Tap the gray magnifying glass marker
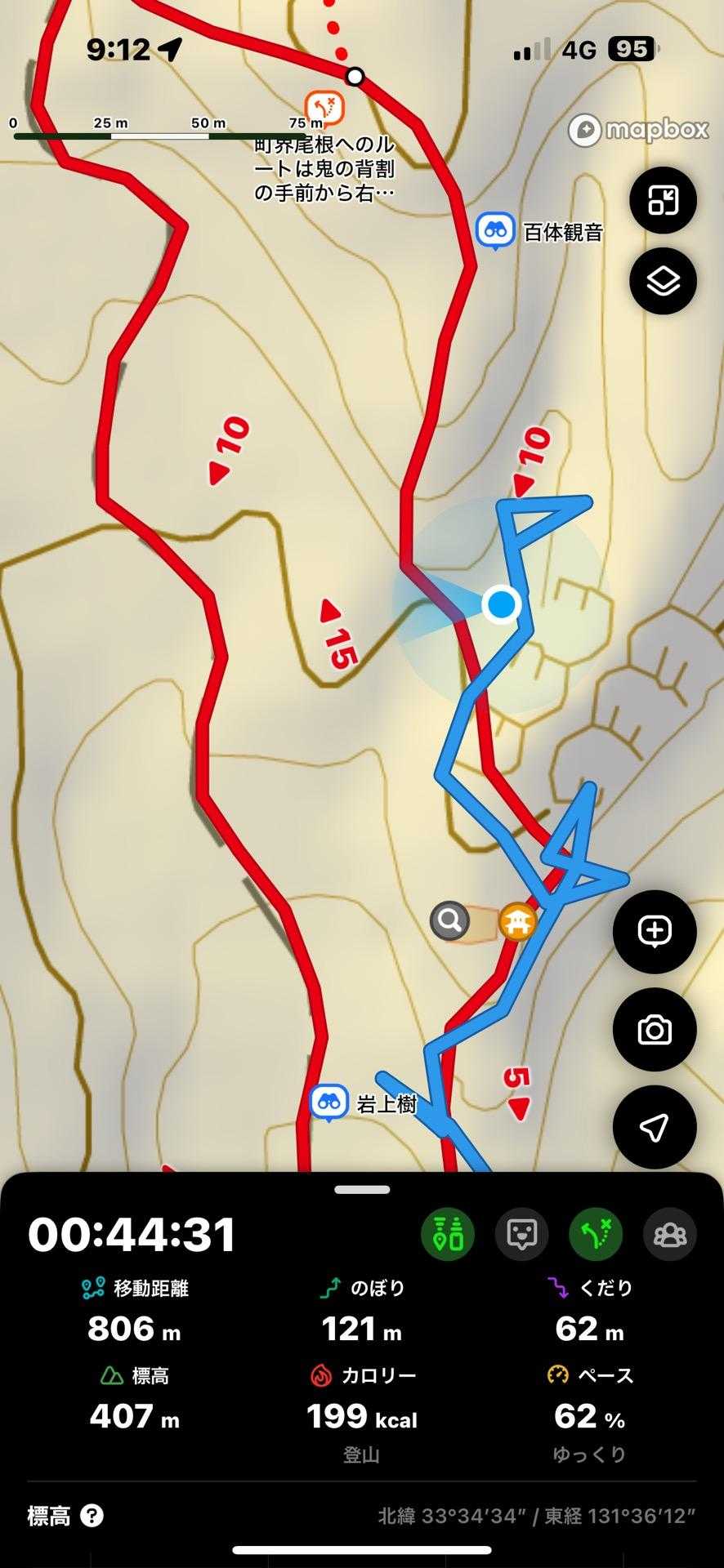Screen dimensions: 724x1568 pos(450,921)
